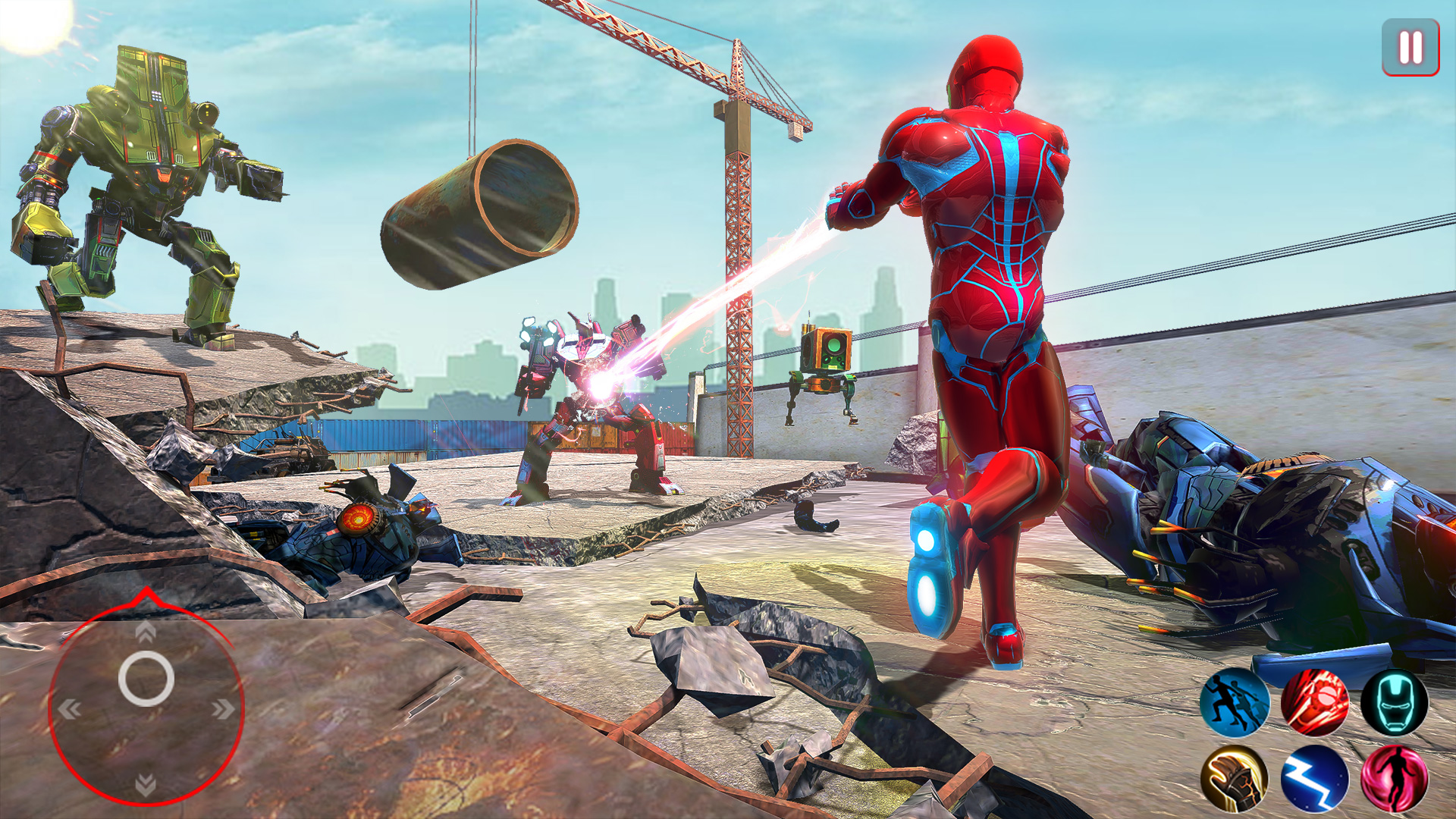Select the pink swirling silhouette ability
1456x819 pixels.
1394,779
